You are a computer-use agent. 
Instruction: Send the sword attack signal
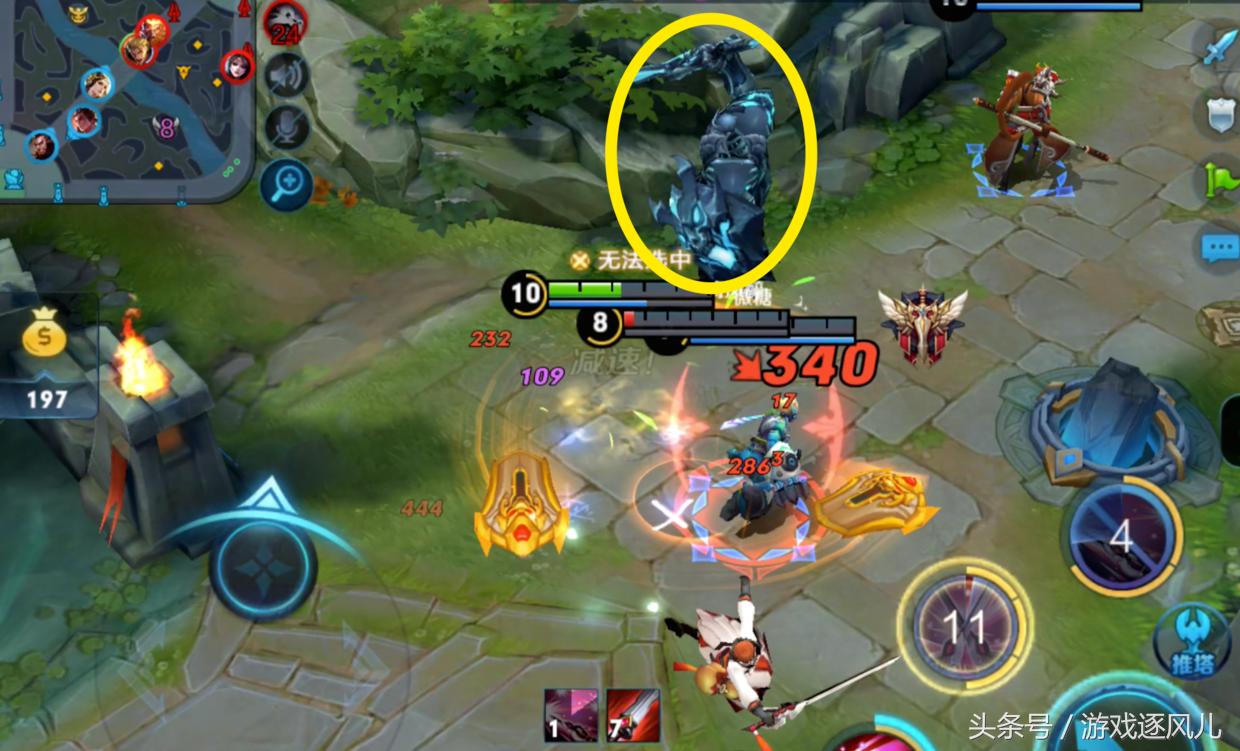pyautogui.click(x=1221, y=47)
